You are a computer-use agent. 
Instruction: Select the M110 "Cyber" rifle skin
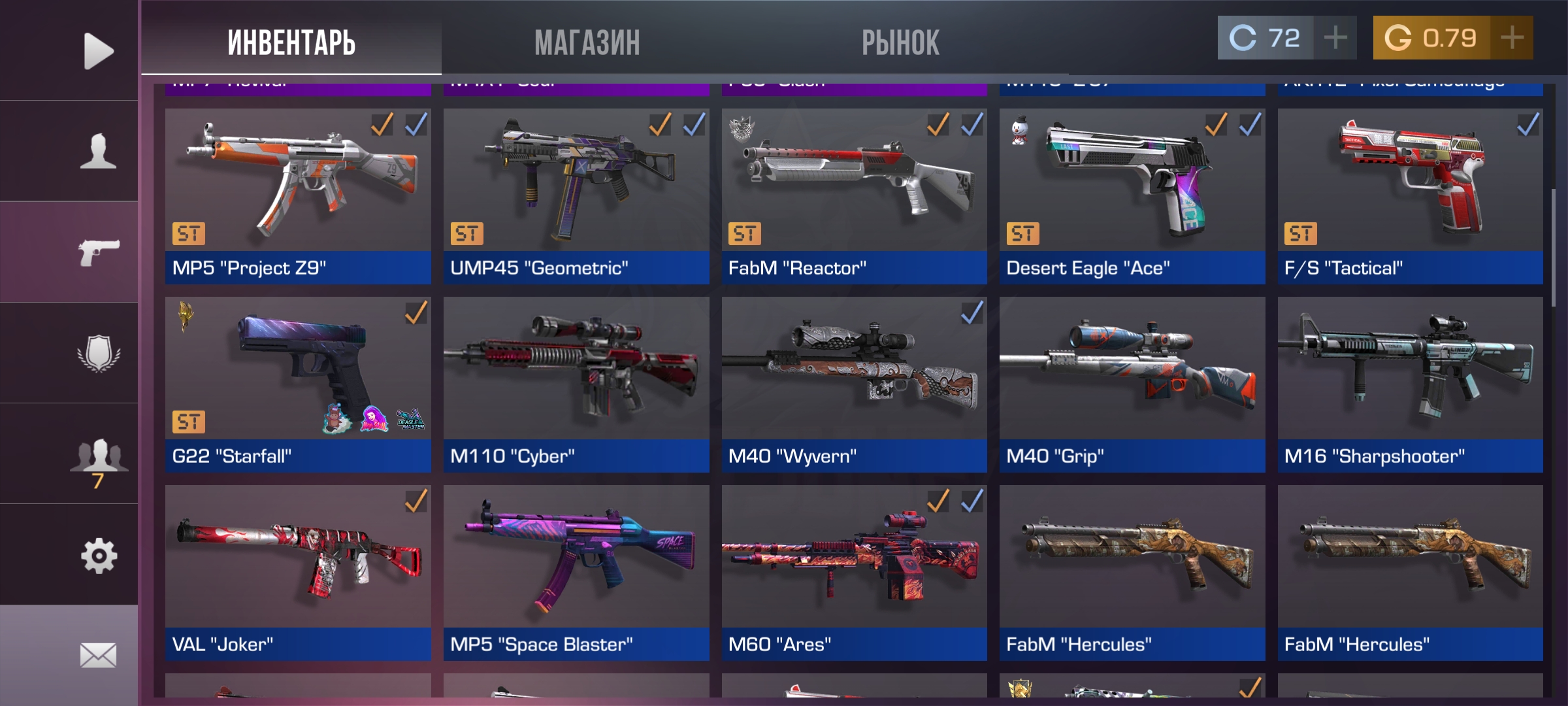coord(576,384)
